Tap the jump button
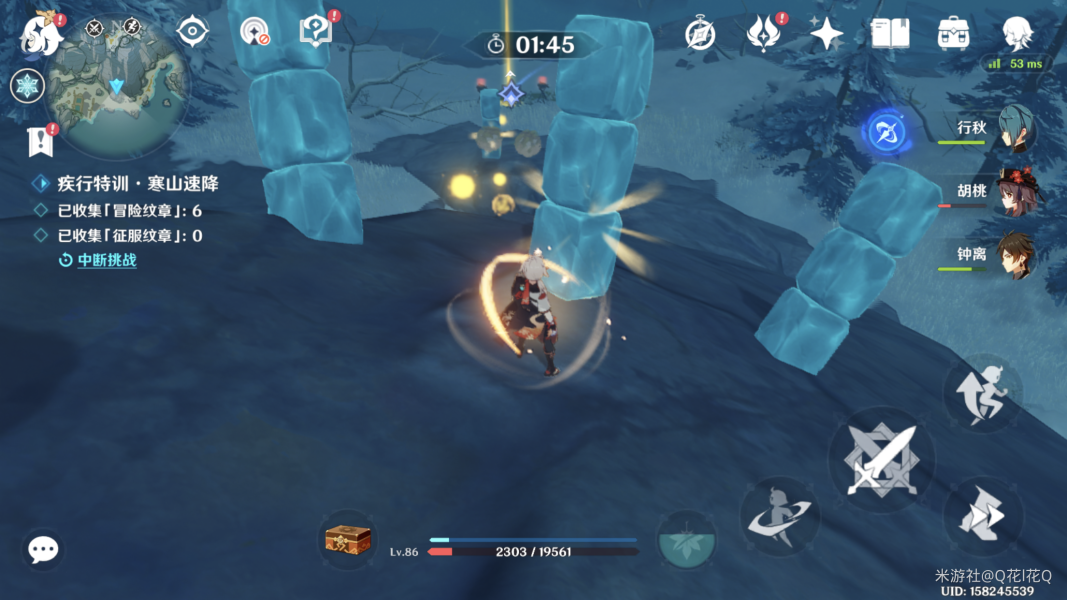The width and height of the screenshot is (1067, 600). coord(983,393)
